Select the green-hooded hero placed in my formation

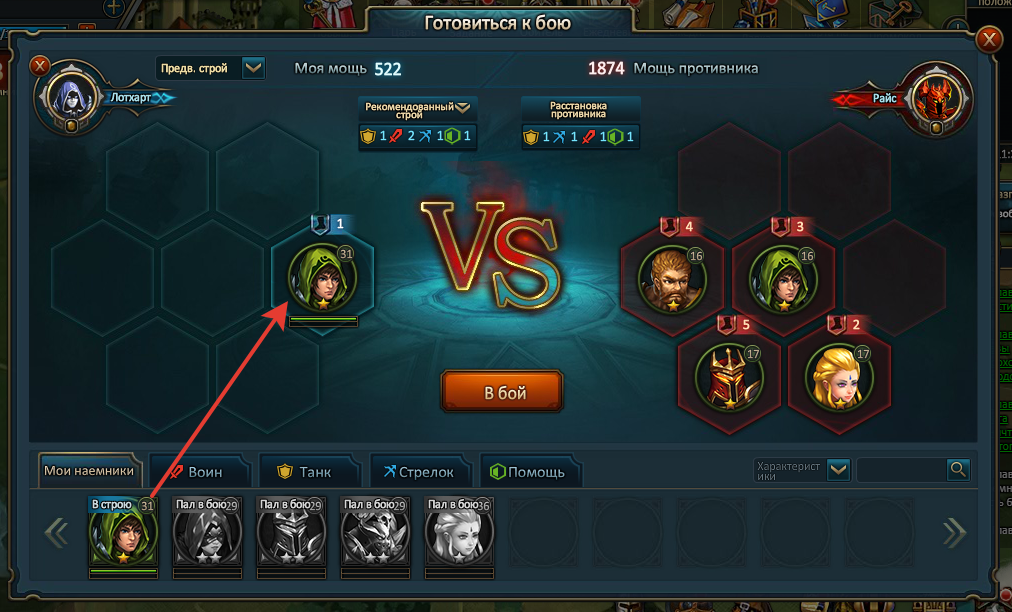pyautogui.click(x=322, y=278)
